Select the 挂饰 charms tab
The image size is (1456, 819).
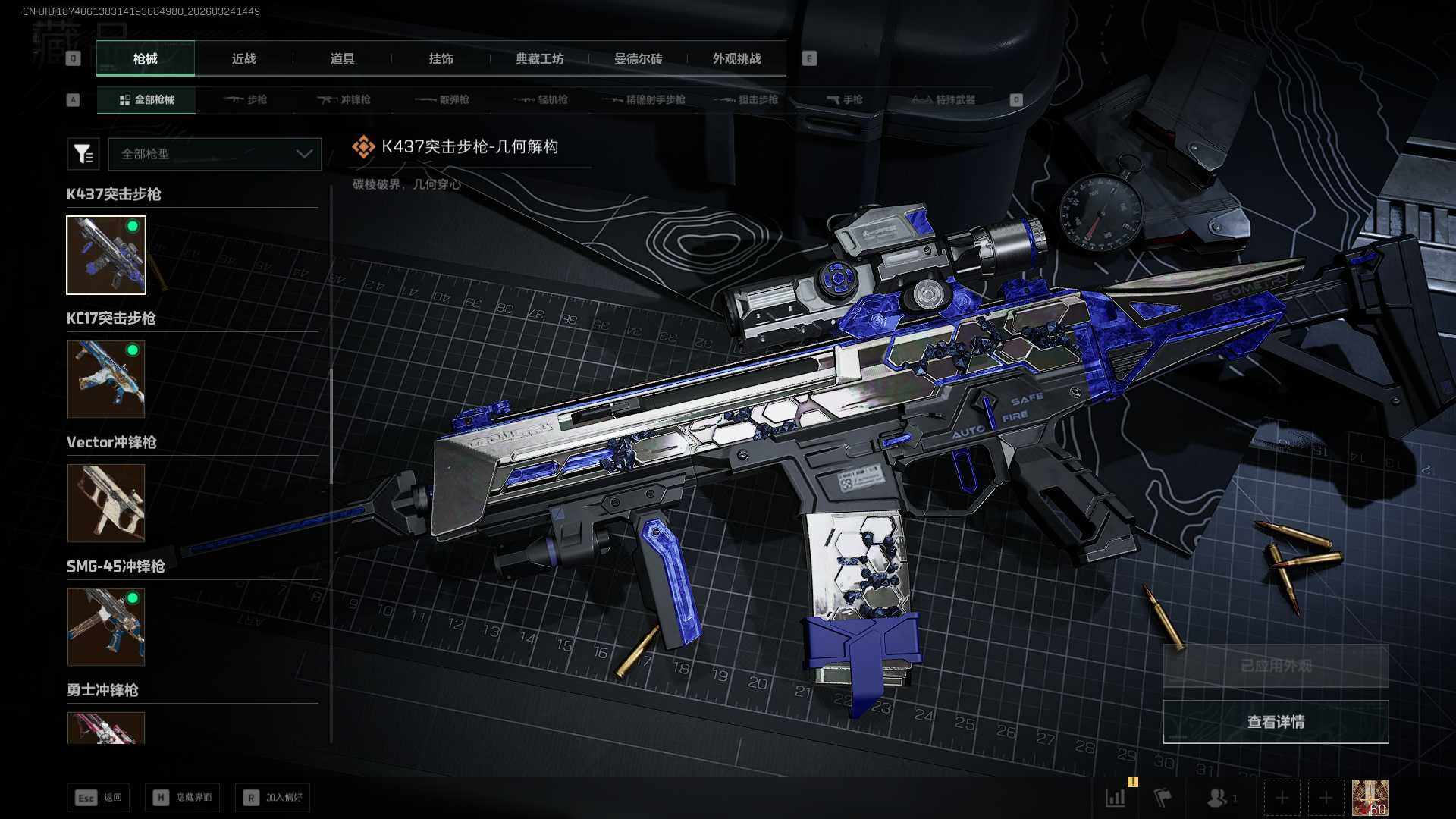pos(441,59)
